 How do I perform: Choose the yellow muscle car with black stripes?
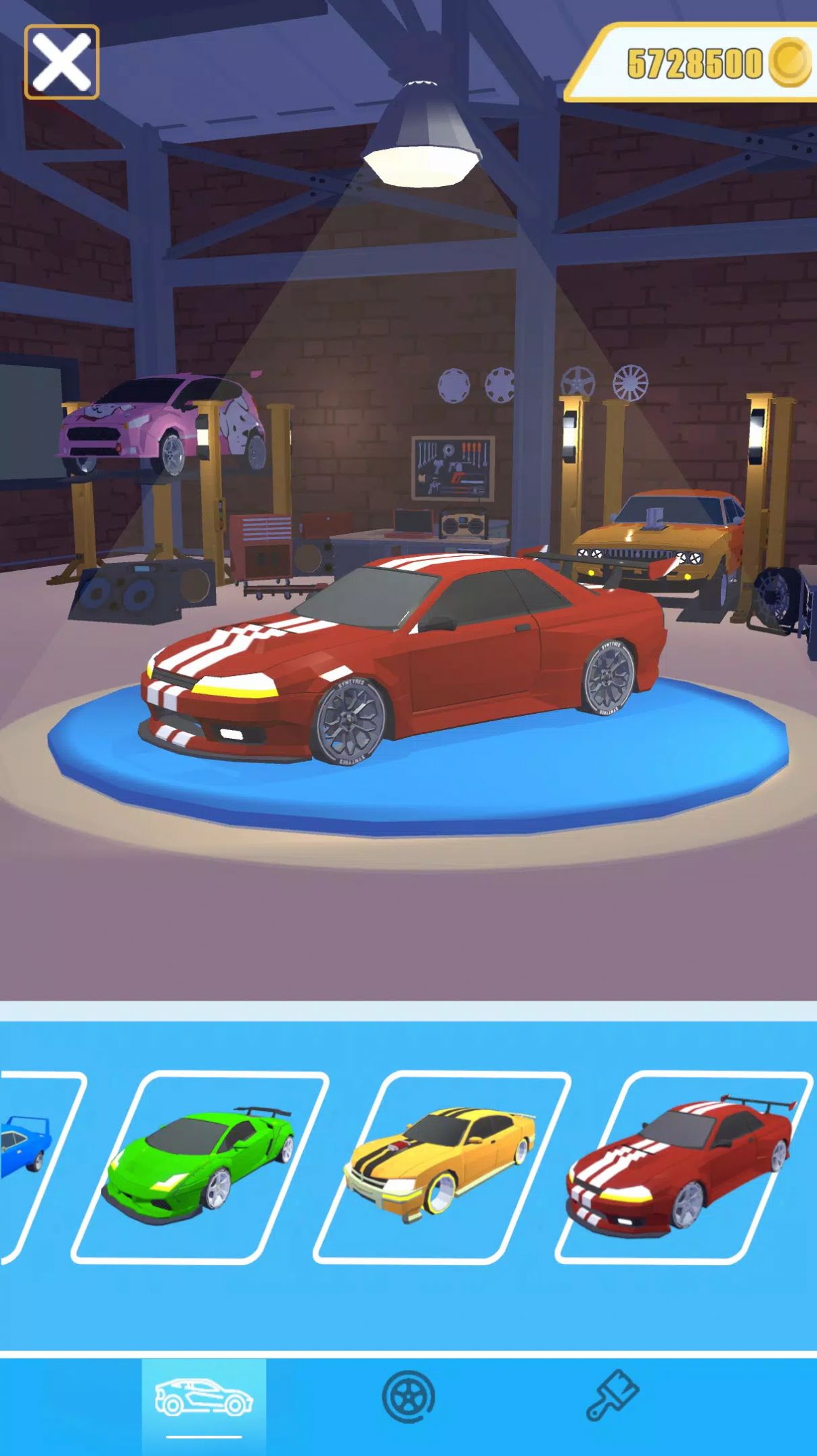coord(441,1166)
